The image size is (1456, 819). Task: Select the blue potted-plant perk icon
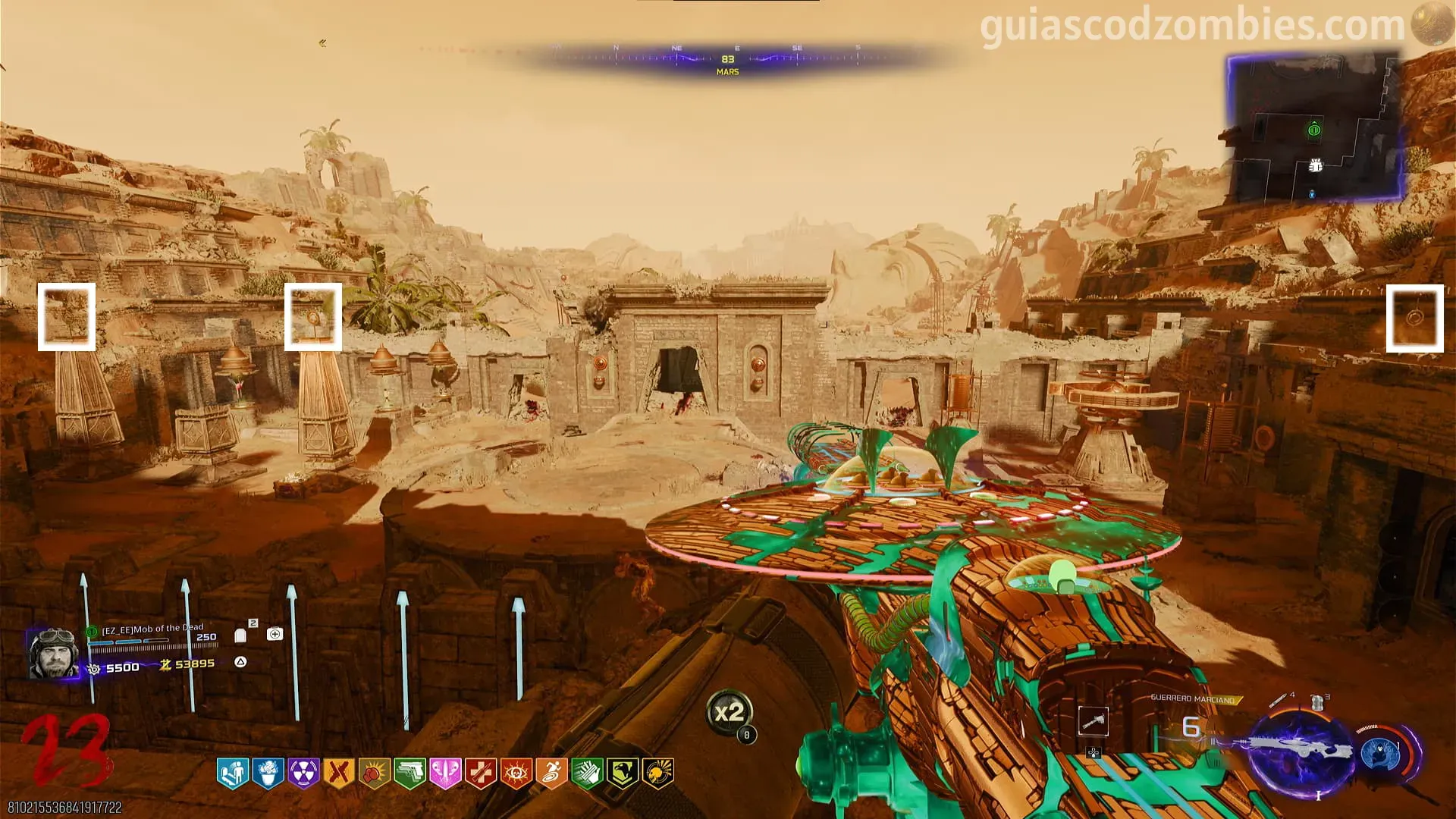click(x=268, y=773)
